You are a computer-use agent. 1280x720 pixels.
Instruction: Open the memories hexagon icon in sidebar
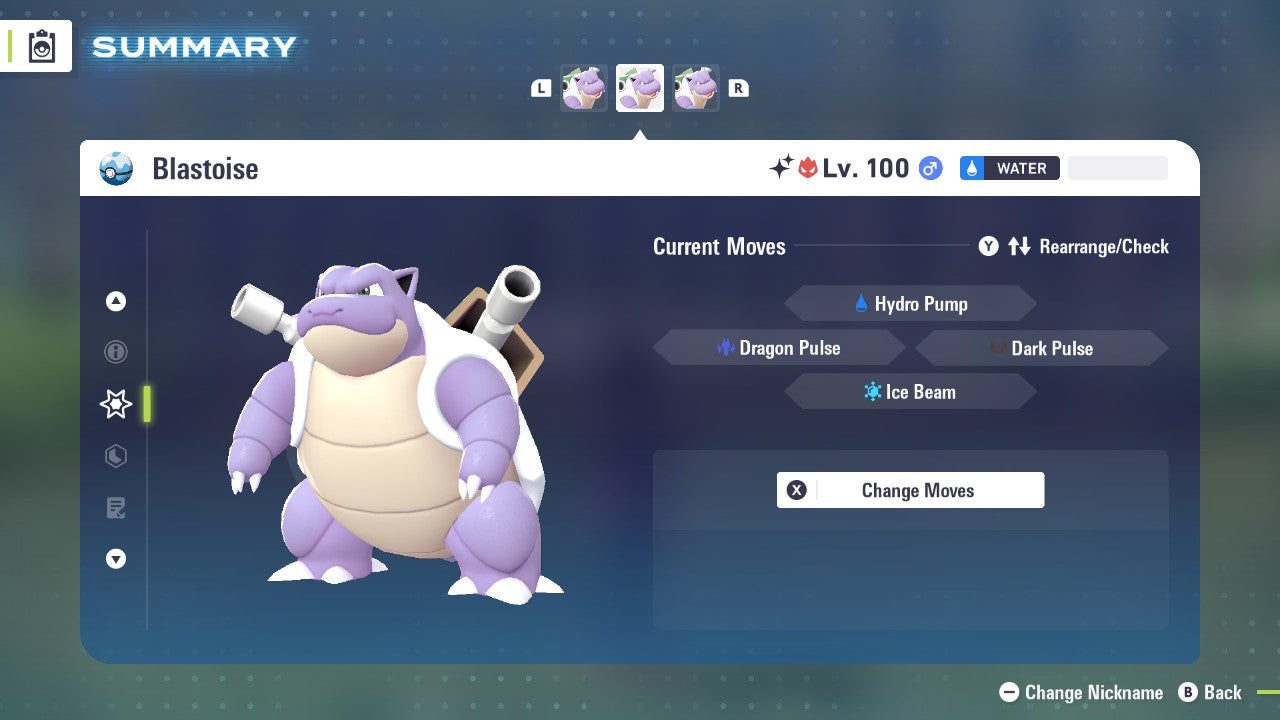[x=116, y=456]
